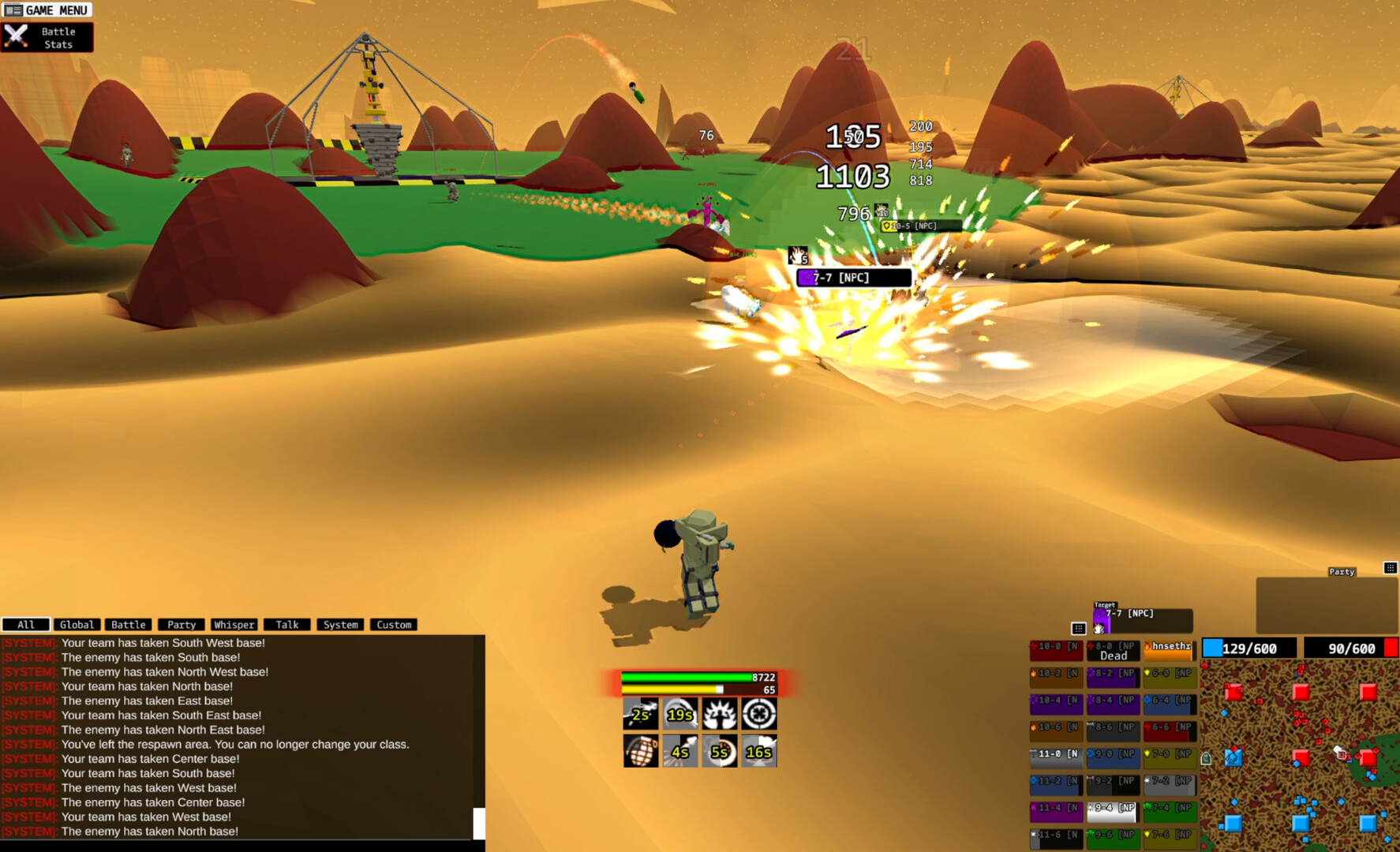Click the blue team score bar 129/600
The height and width of the screenshot is (852, 1400).
point(1248,648)
